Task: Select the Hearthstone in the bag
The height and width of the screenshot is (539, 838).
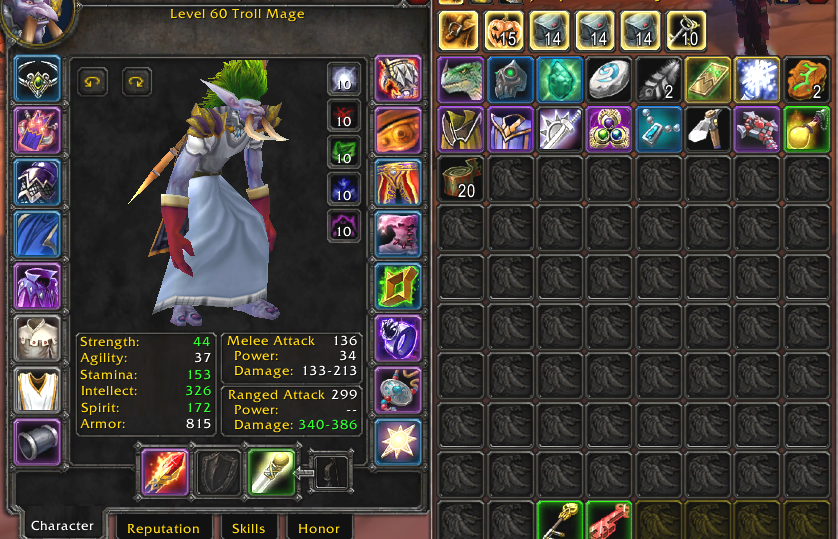Action: (x=610, y=80)
